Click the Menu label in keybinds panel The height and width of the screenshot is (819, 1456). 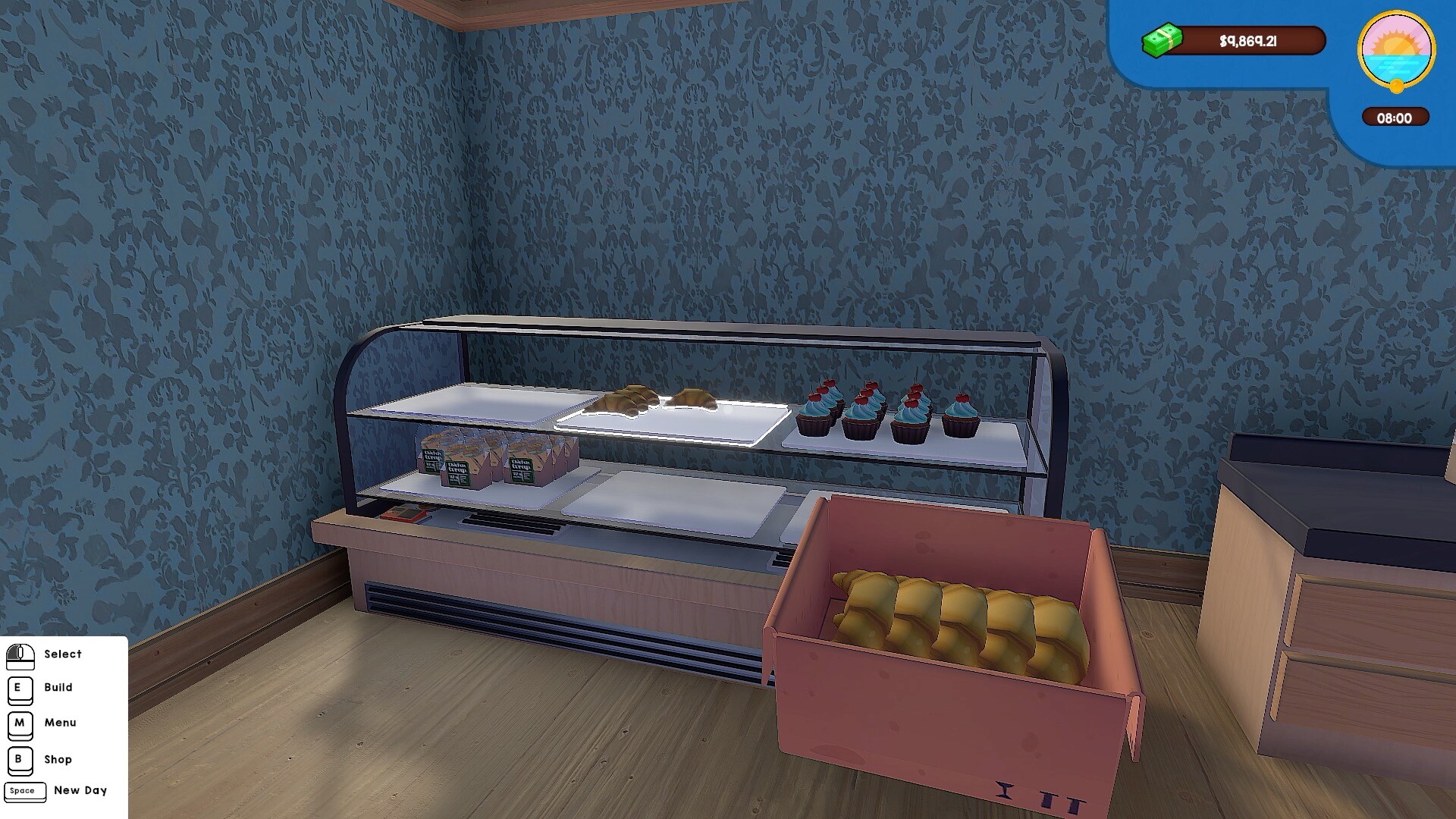(61, 723)
